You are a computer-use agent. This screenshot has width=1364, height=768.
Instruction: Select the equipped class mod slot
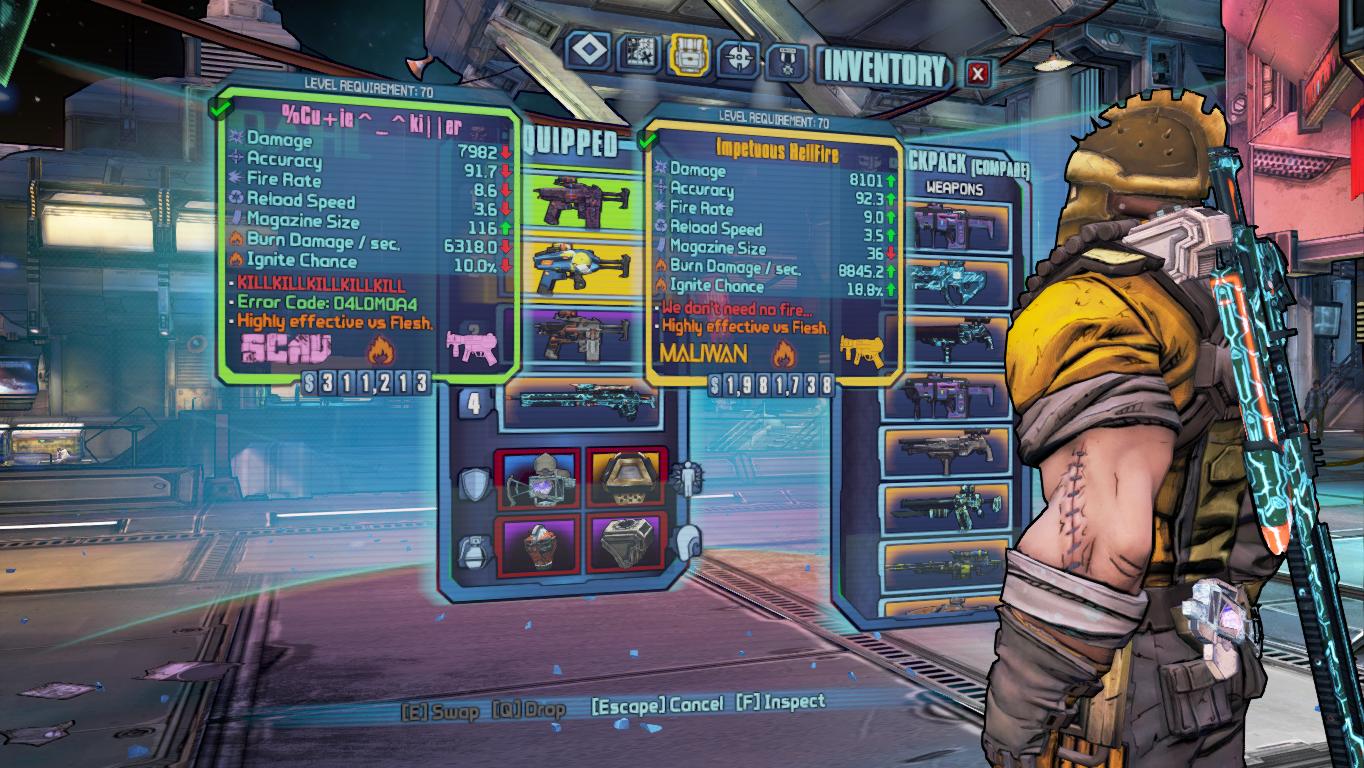coord(627,479)
